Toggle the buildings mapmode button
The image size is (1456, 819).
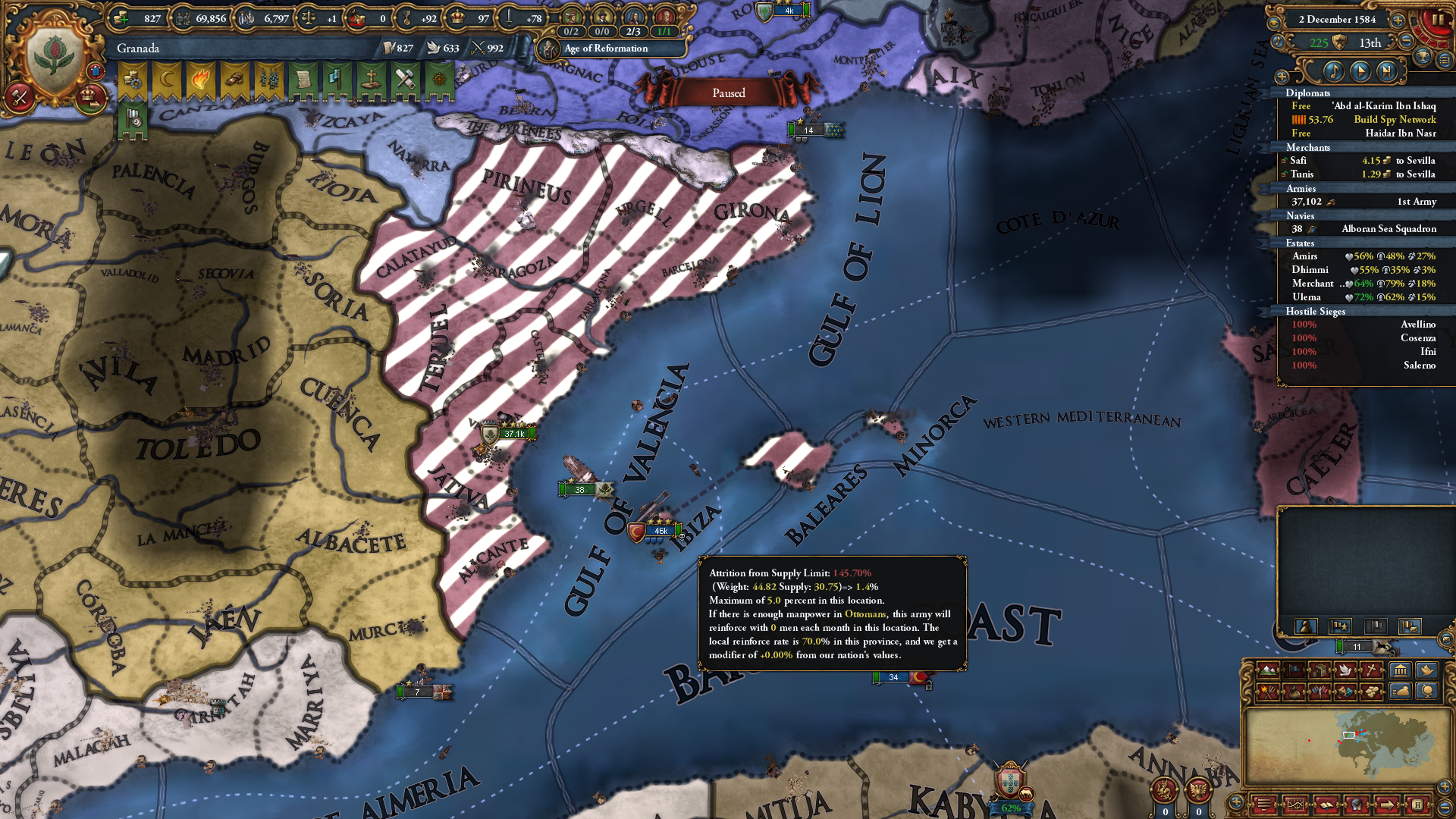click(x=1400, y=671)
